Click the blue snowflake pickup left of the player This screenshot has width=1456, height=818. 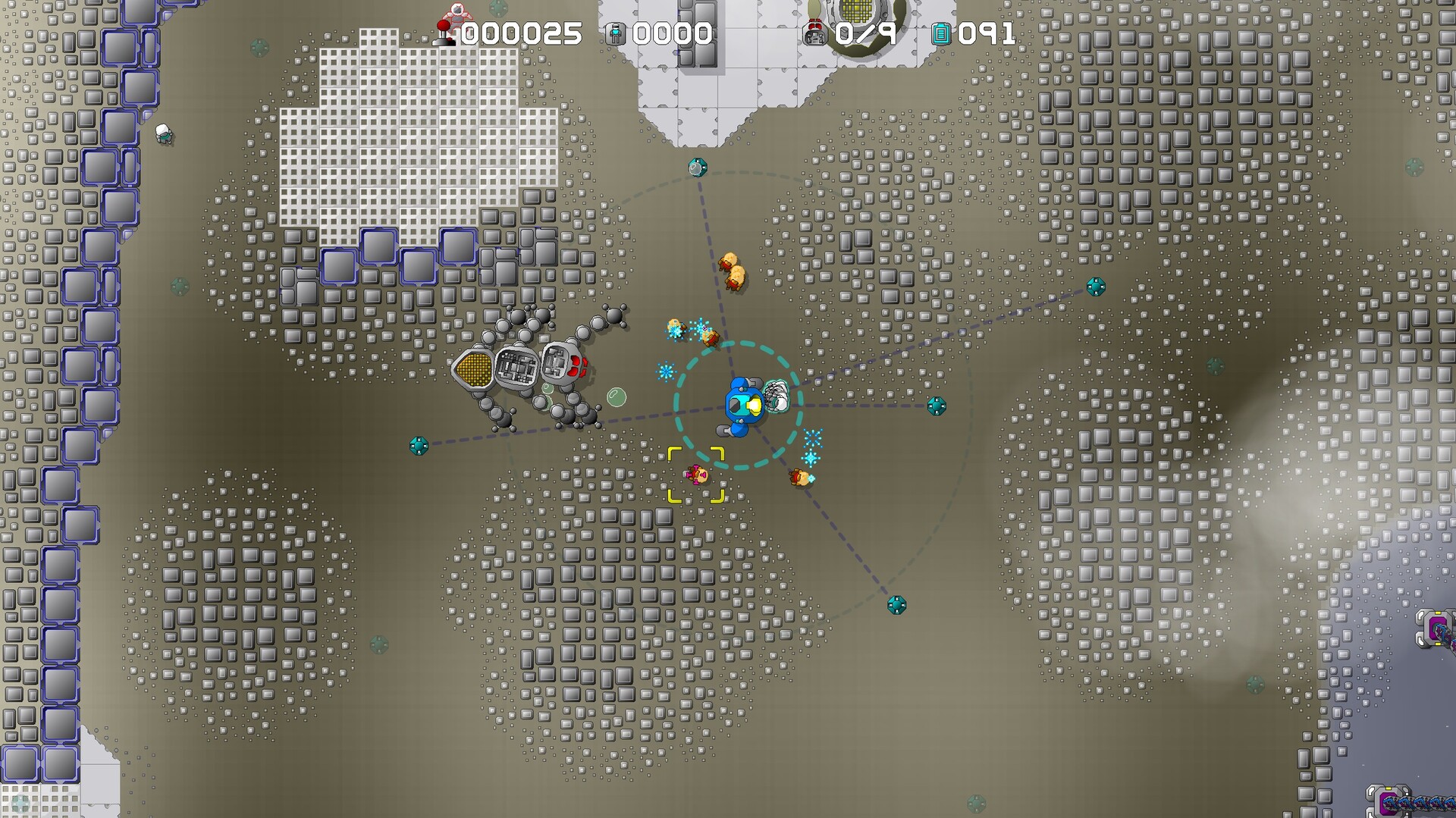(x=667, y=370)
